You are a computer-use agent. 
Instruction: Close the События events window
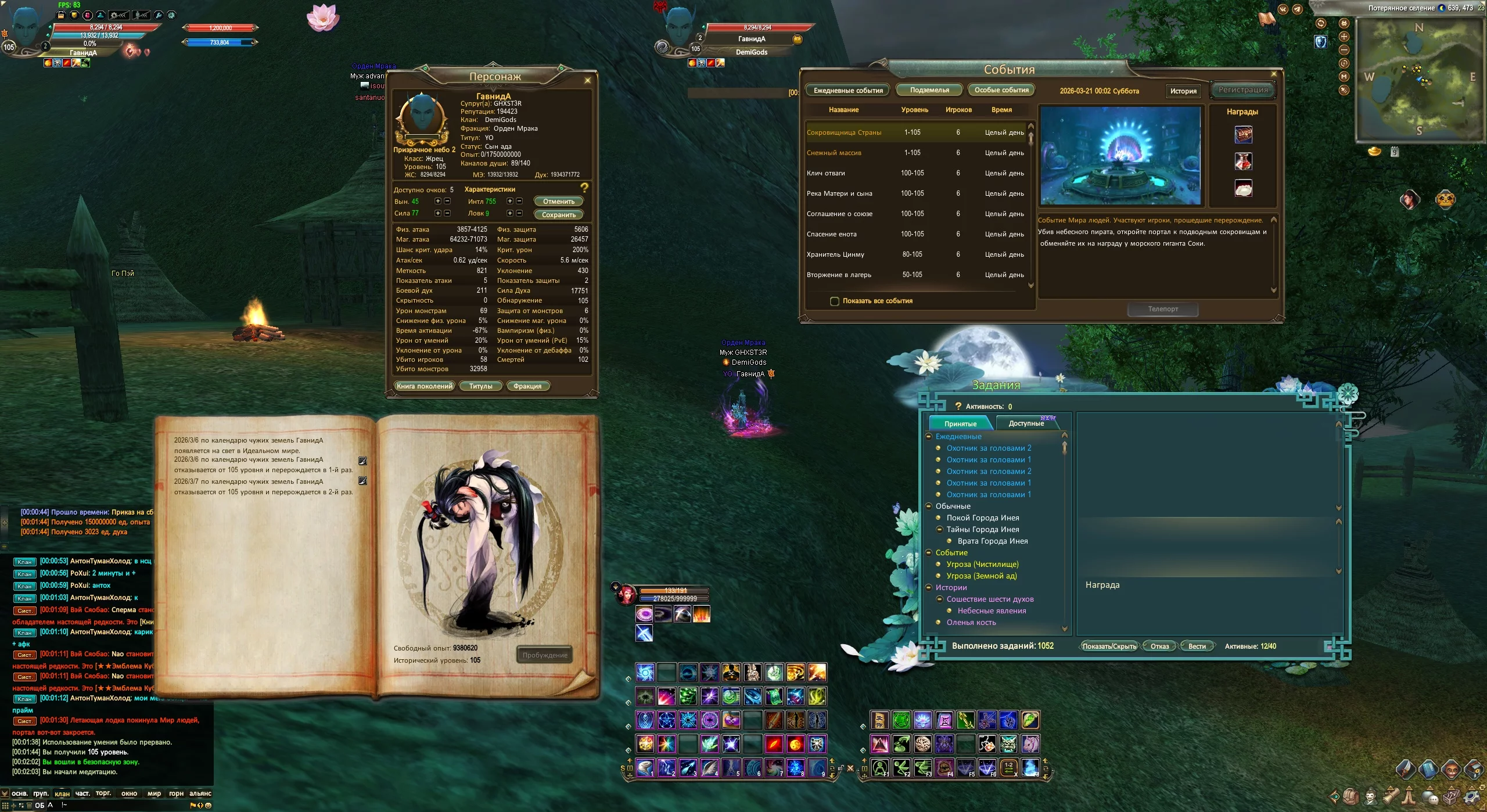click(1274, 74)
